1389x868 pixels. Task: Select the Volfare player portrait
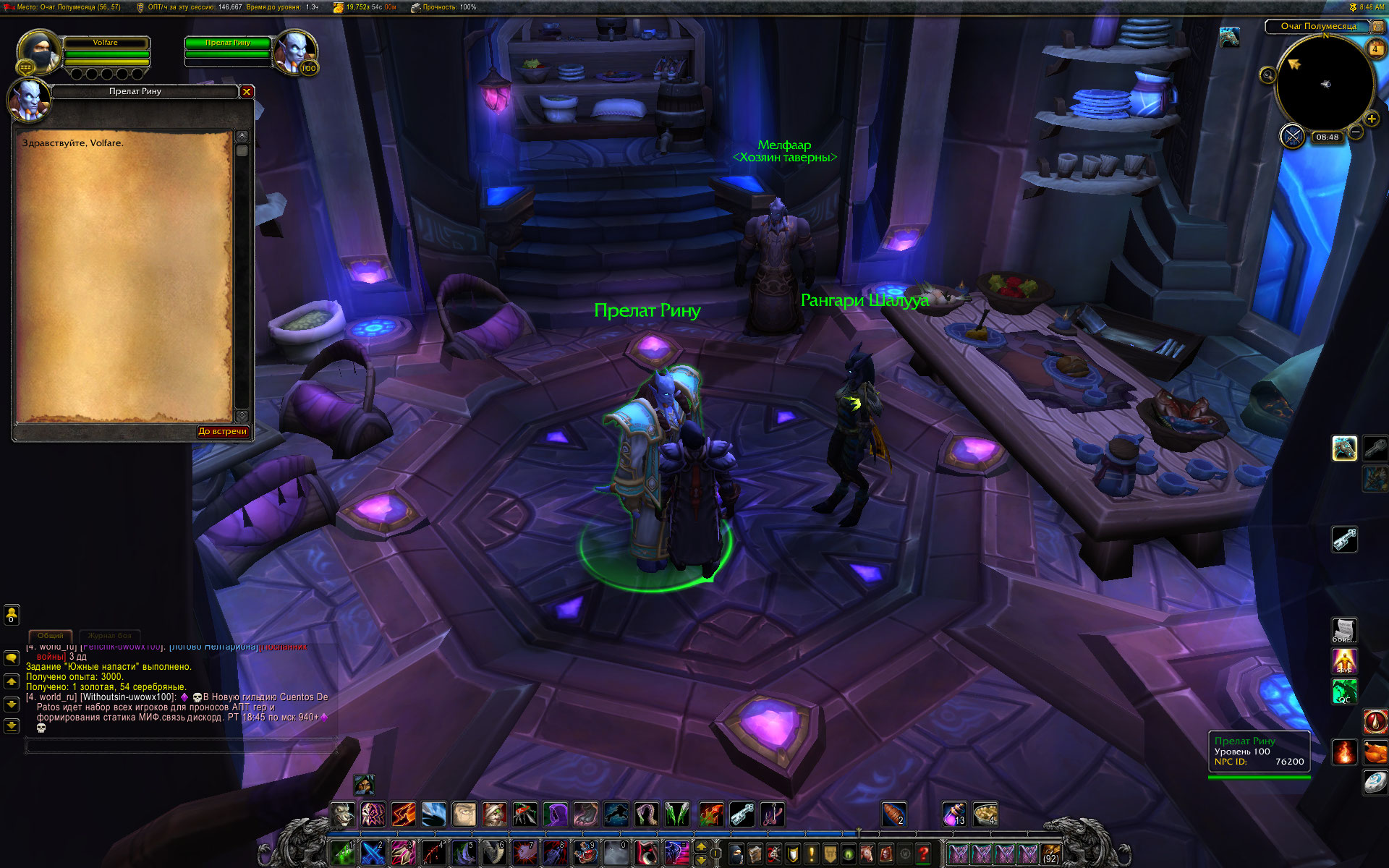(x=39, y=51)
